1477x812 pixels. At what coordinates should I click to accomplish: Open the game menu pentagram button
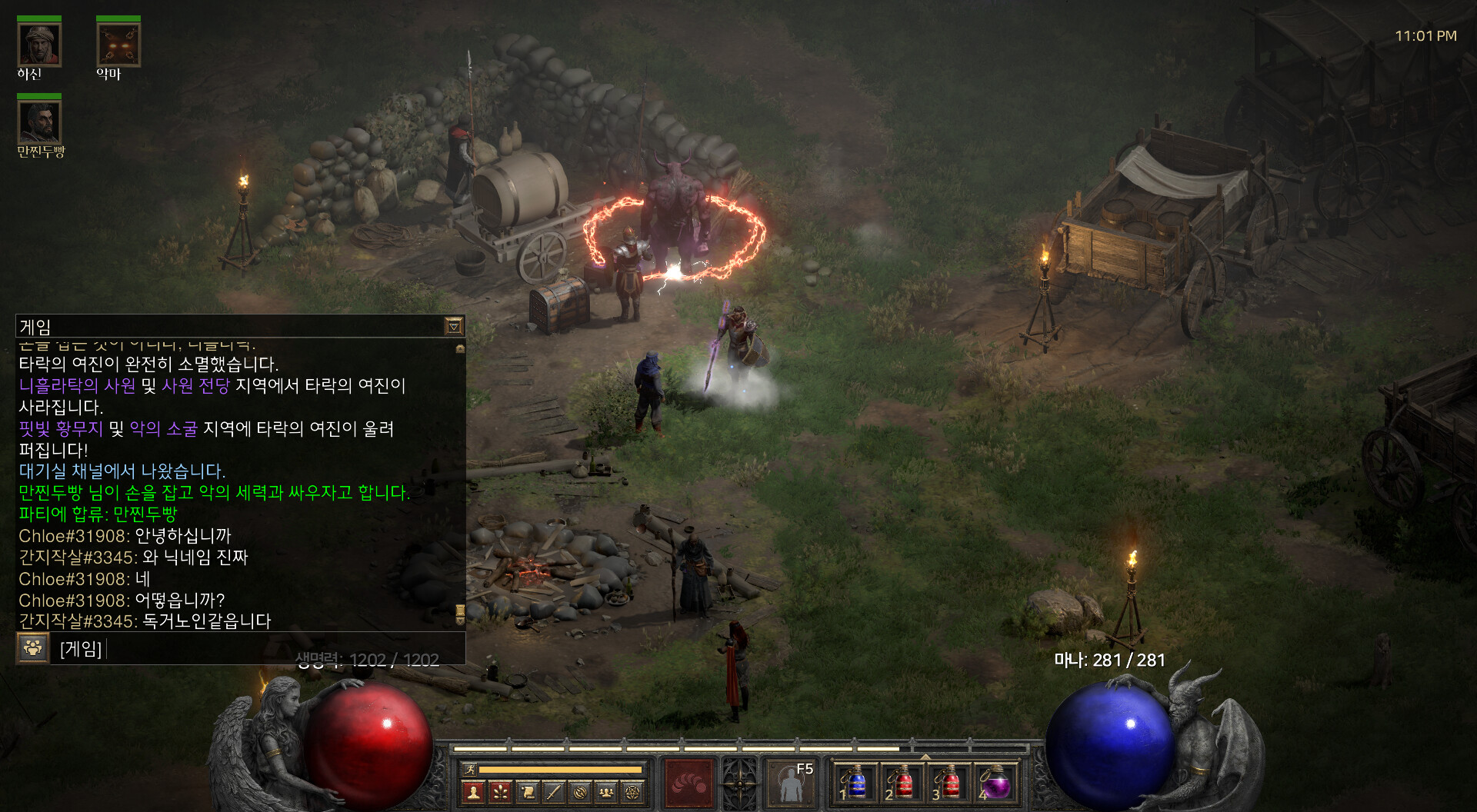tap(633, 791)
